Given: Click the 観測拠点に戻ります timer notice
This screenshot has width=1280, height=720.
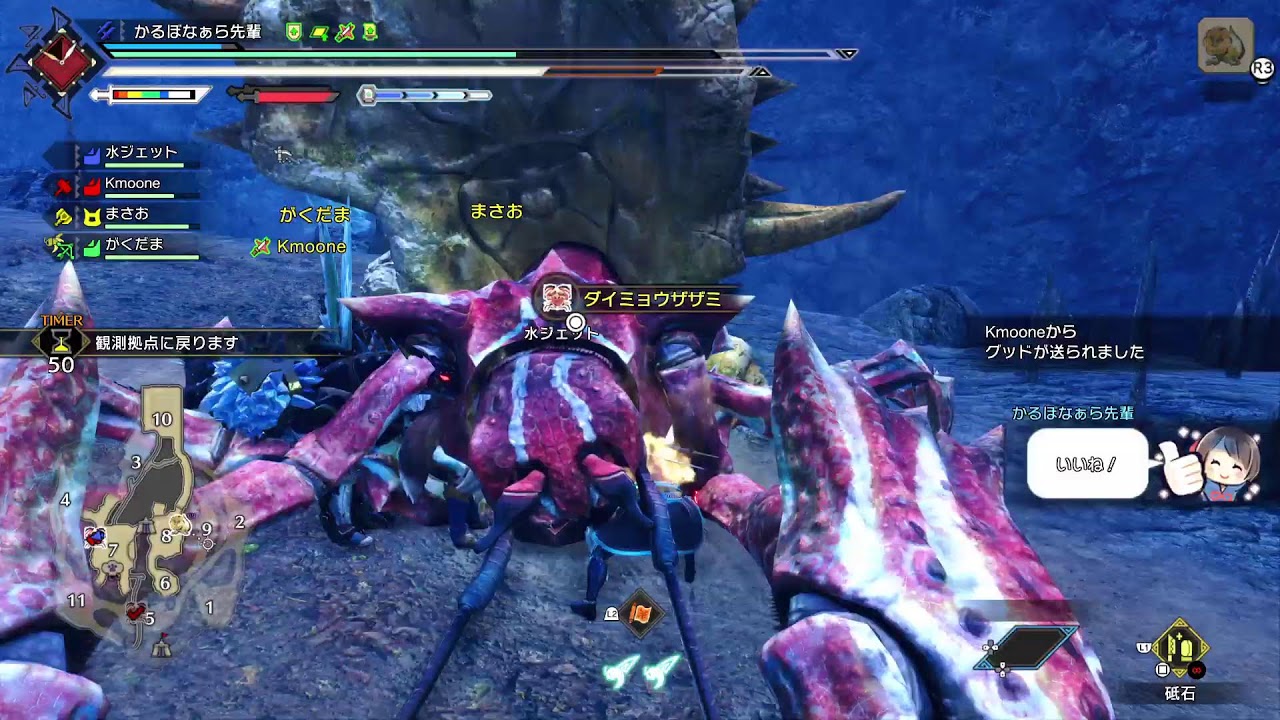Looking at the screenshot, I should (x=167, y=343).
